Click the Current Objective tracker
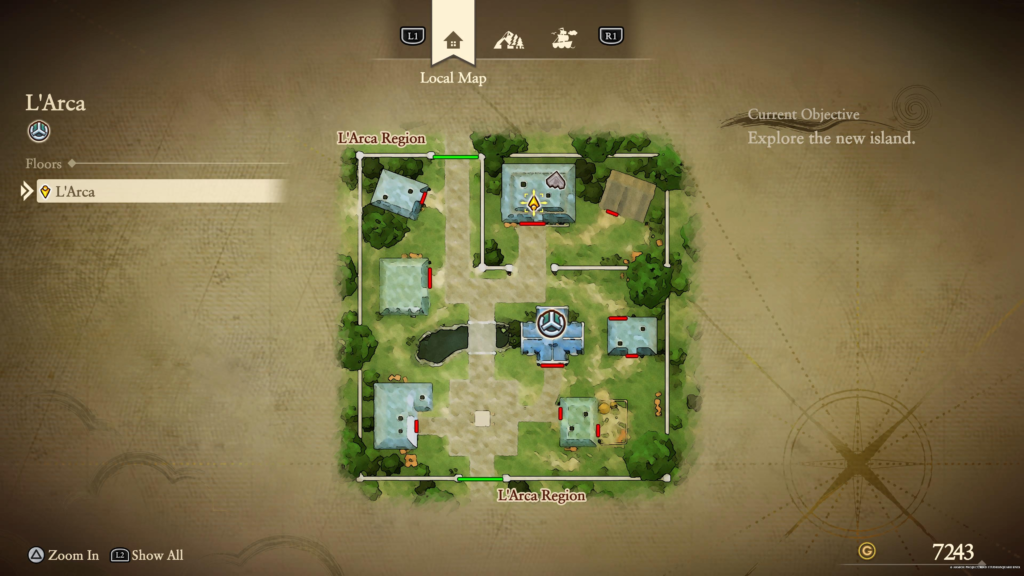Image resolution: width=1024 pixels, height=576 pixels. (831, 127)
